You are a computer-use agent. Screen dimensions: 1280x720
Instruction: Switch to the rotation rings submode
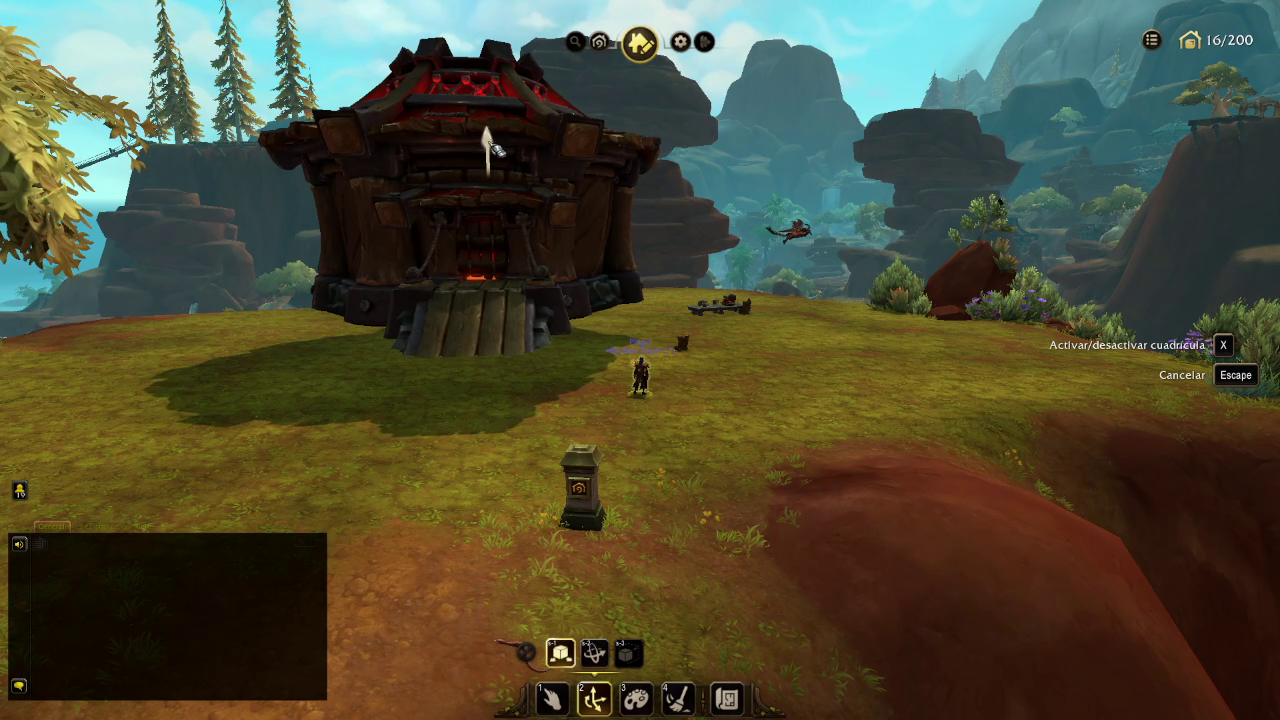(595, 653)
